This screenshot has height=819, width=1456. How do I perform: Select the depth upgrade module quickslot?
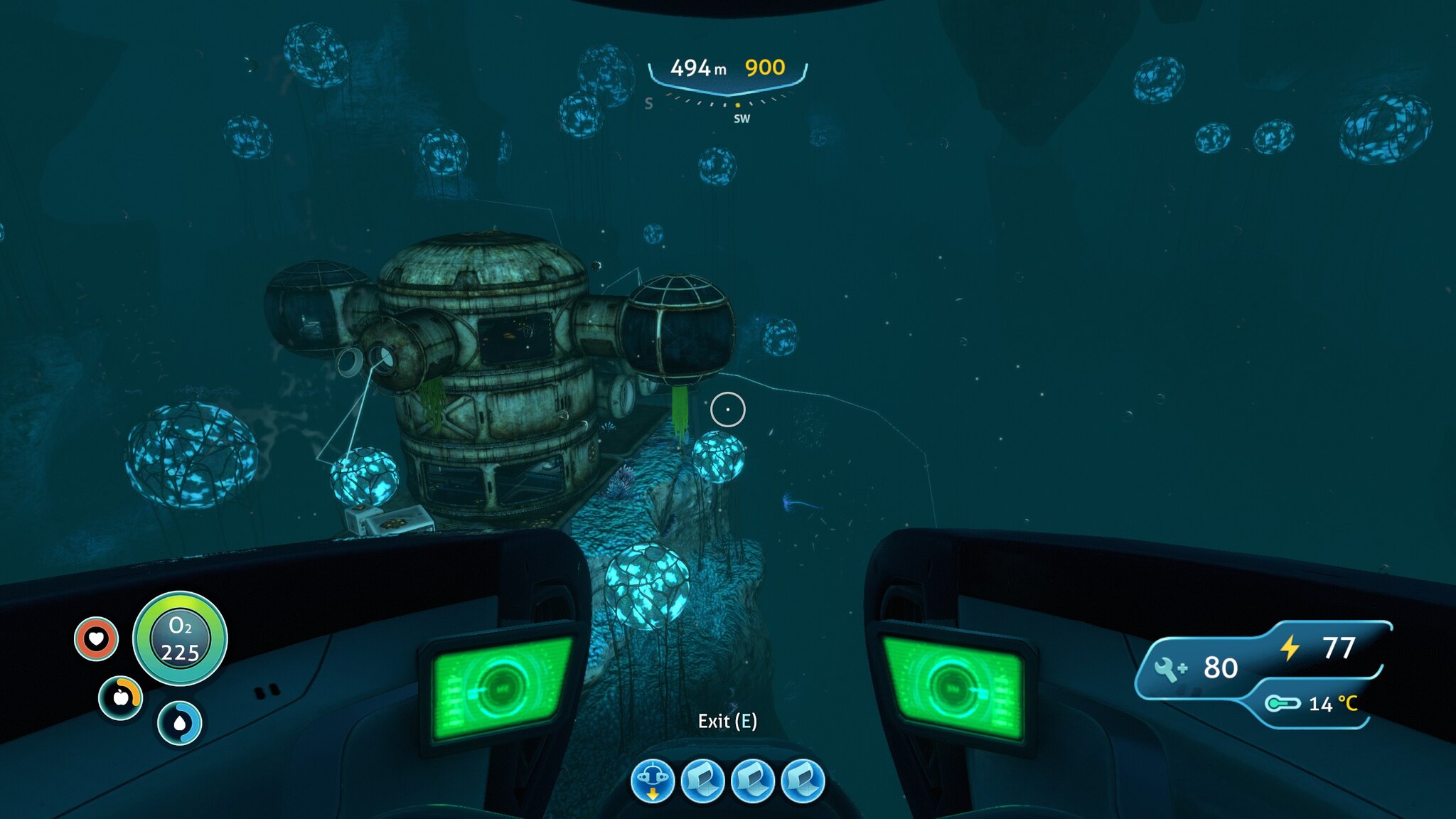[x=652, y=781]
